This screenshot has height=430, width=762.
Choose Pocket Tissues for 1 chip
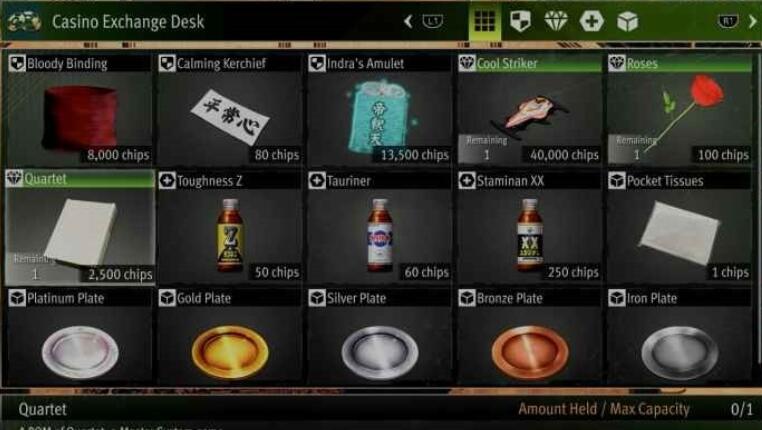tap(679, 227)
